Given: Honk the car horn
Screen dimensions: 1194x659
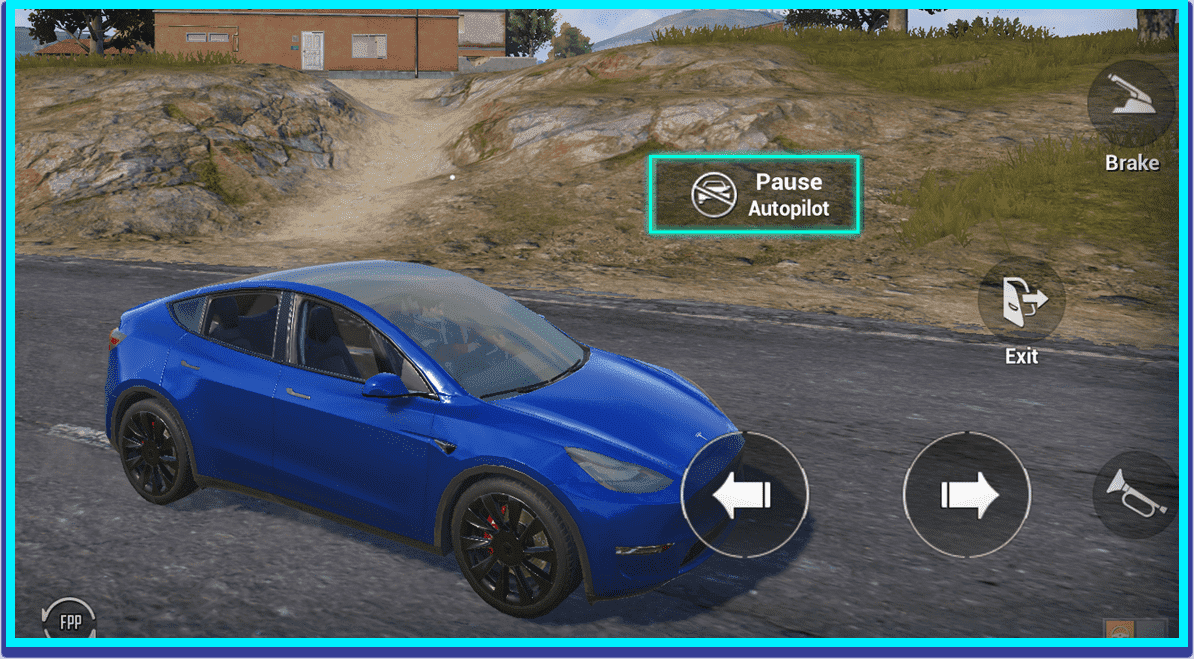Looking at the screenshot, I should pyautogui.click(x=1136, y=493).
